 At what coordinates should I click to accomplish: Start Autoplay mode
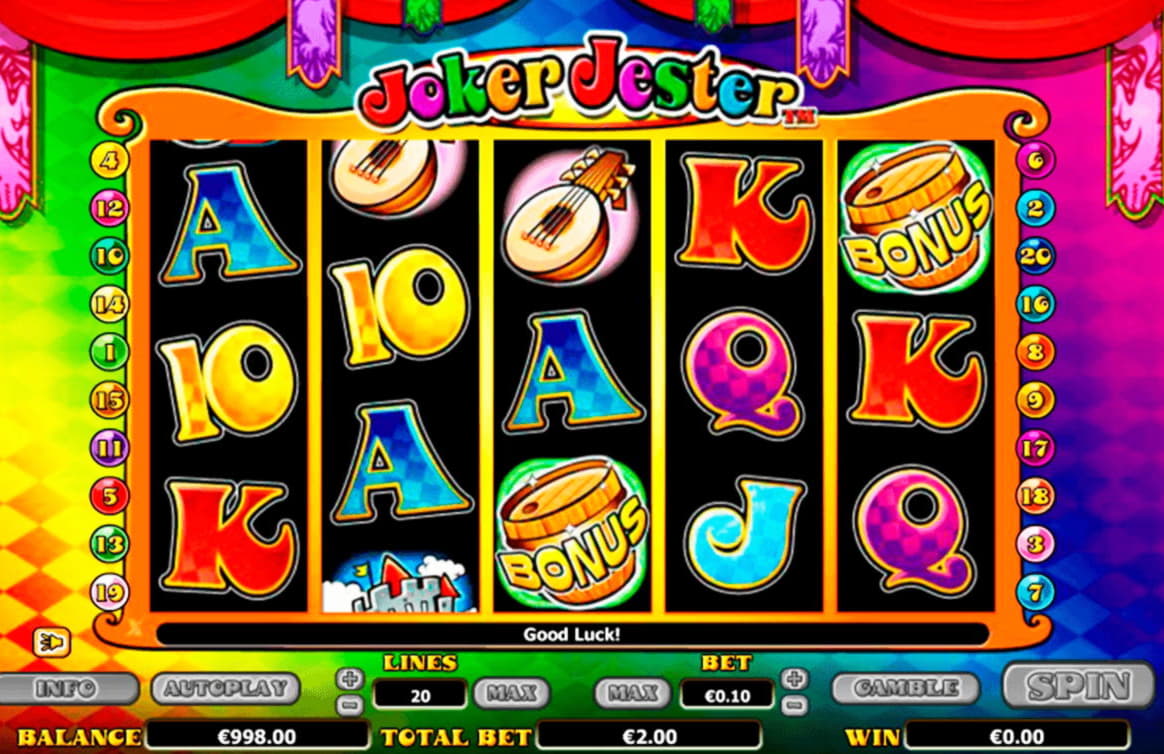point(225,688)
